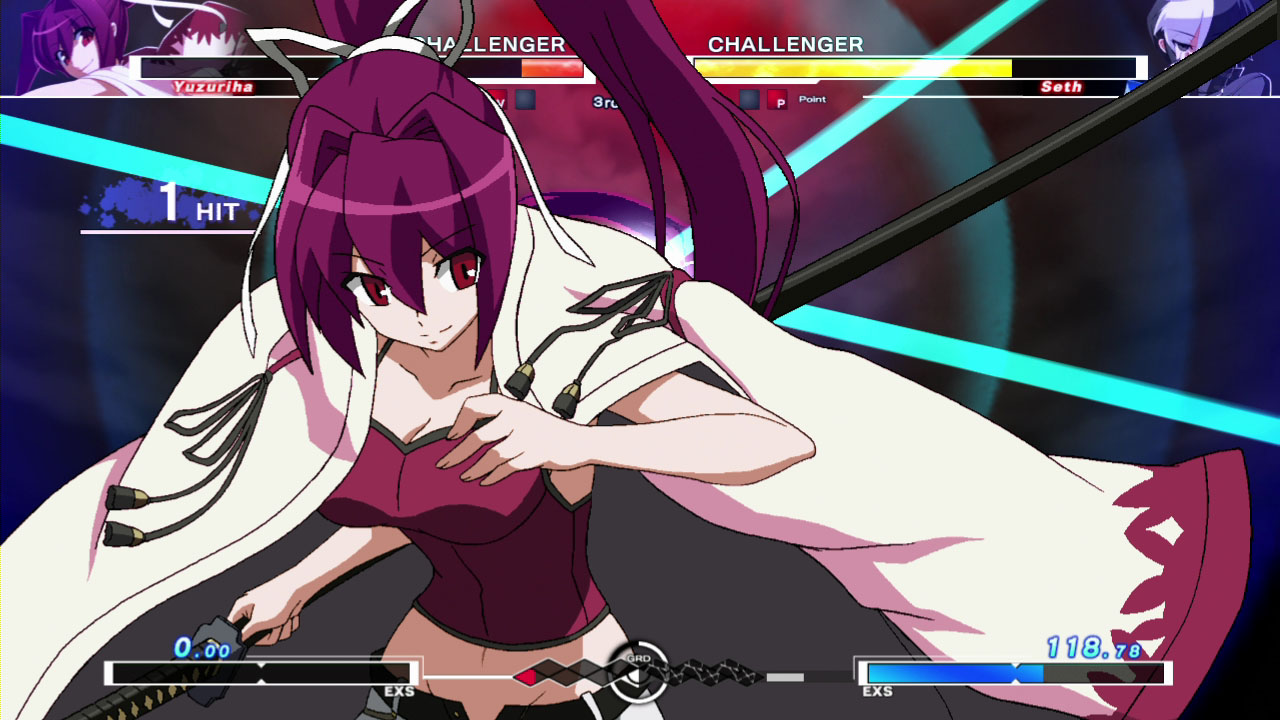Click the notch divider on Yuzuriha's EXS bar
Viewport: 1280px width, 720px height.
pos(261,673)
